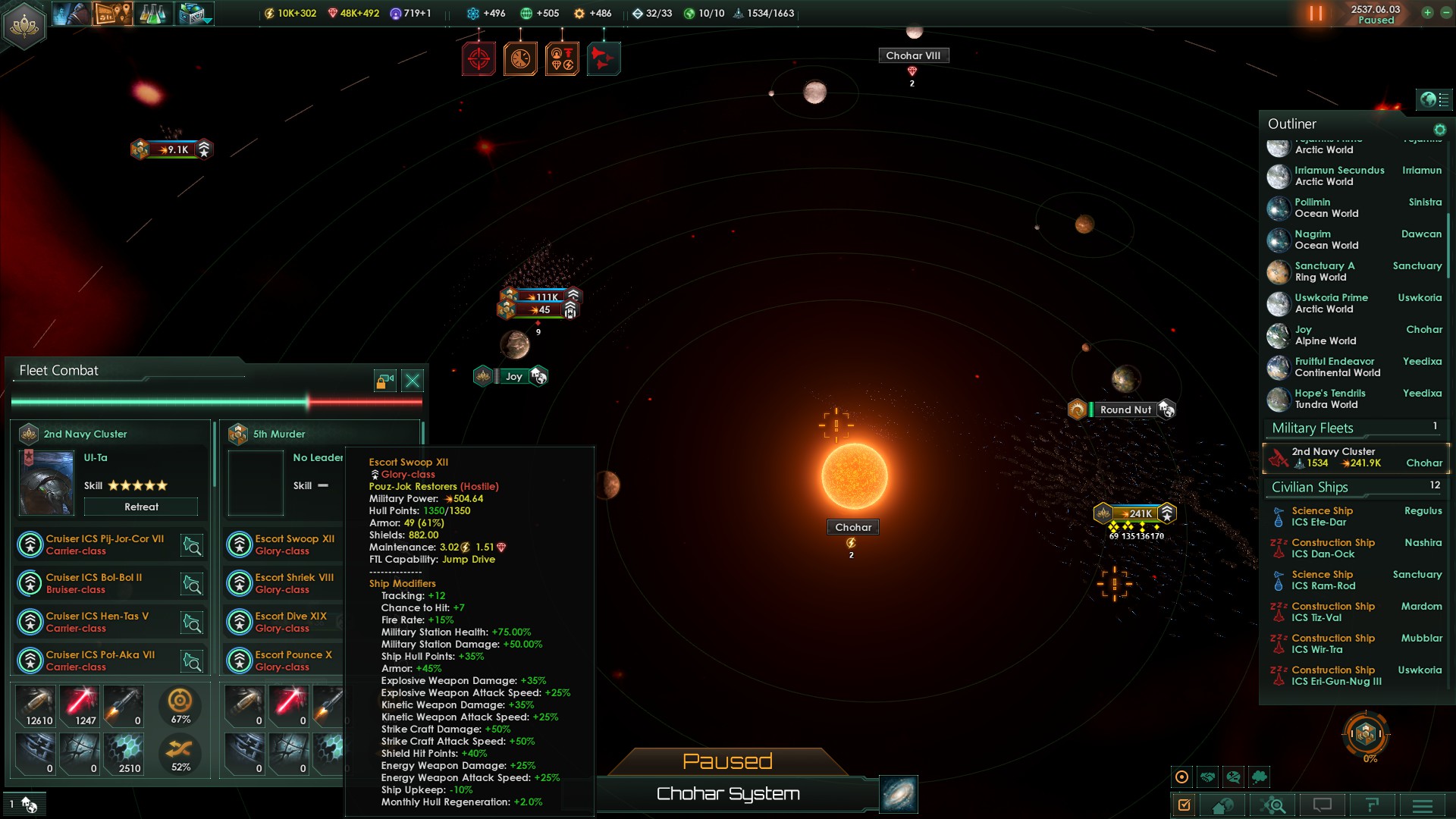Toggle the lock icon on Fleet Combat
The image size is (1456, 819).
385,380
